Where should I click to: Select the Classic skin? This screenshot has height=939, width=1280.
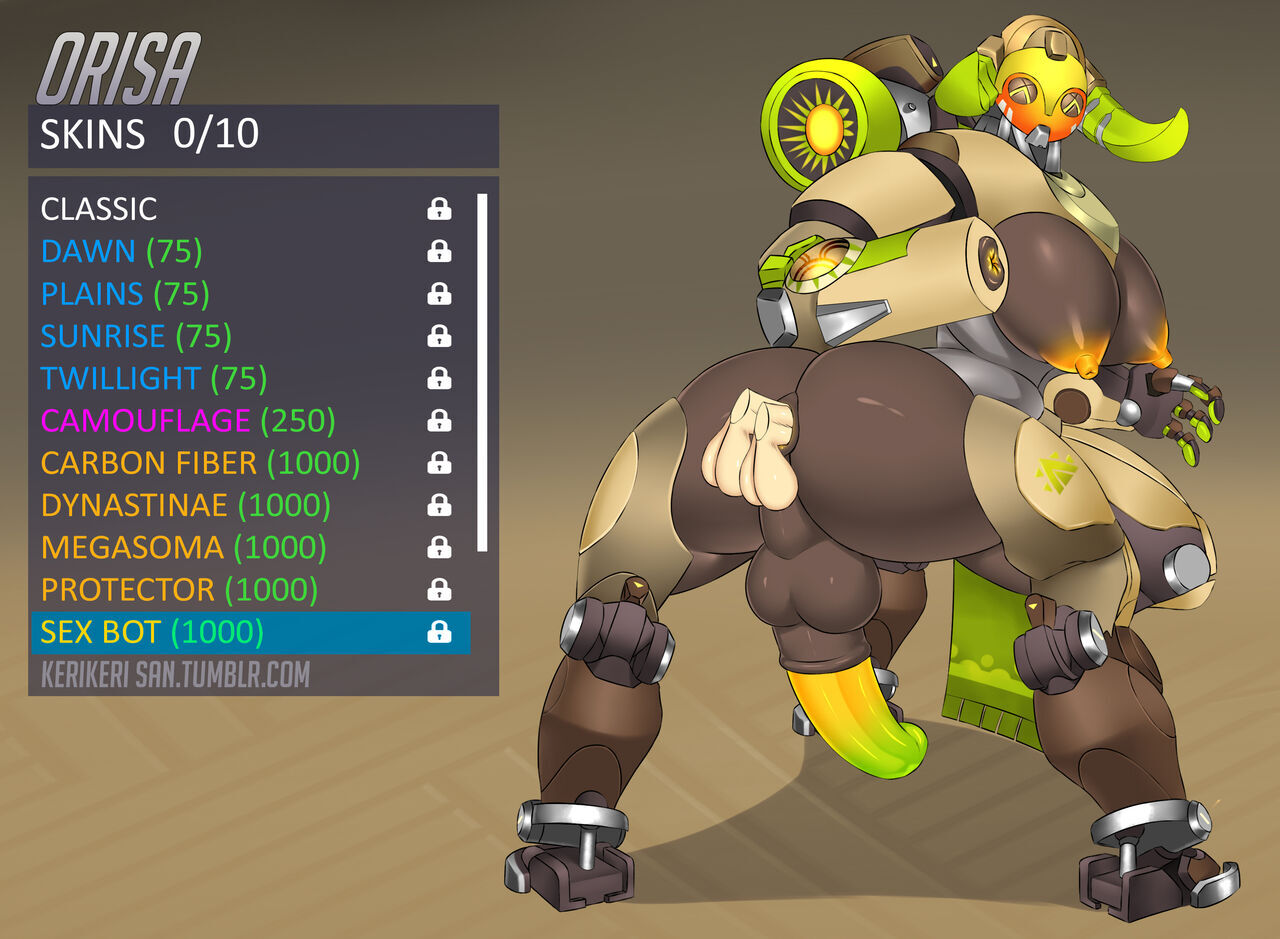(x=99, y=209)
